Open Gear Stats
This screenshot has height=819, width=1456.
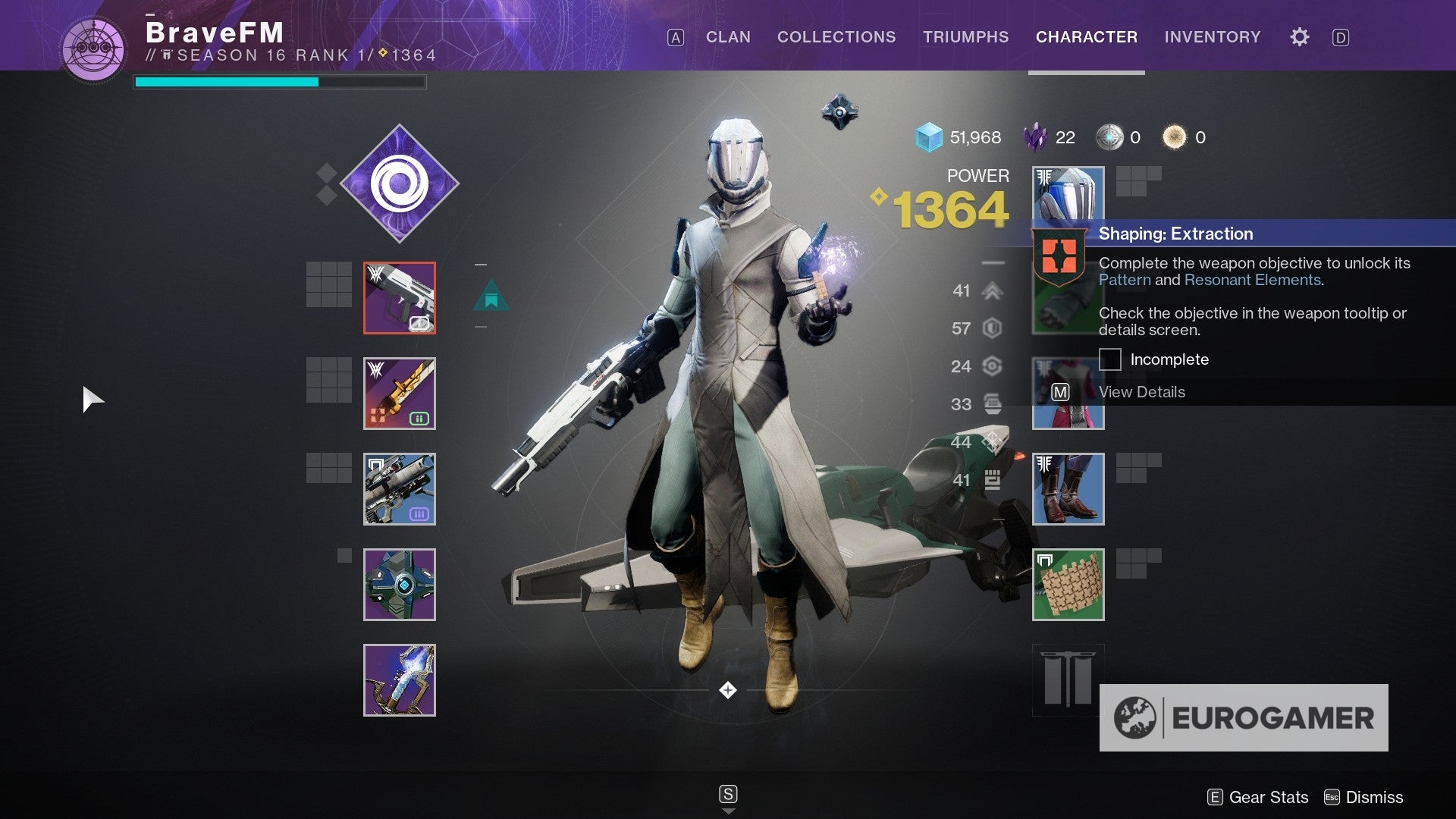(x=1258, y=797)
